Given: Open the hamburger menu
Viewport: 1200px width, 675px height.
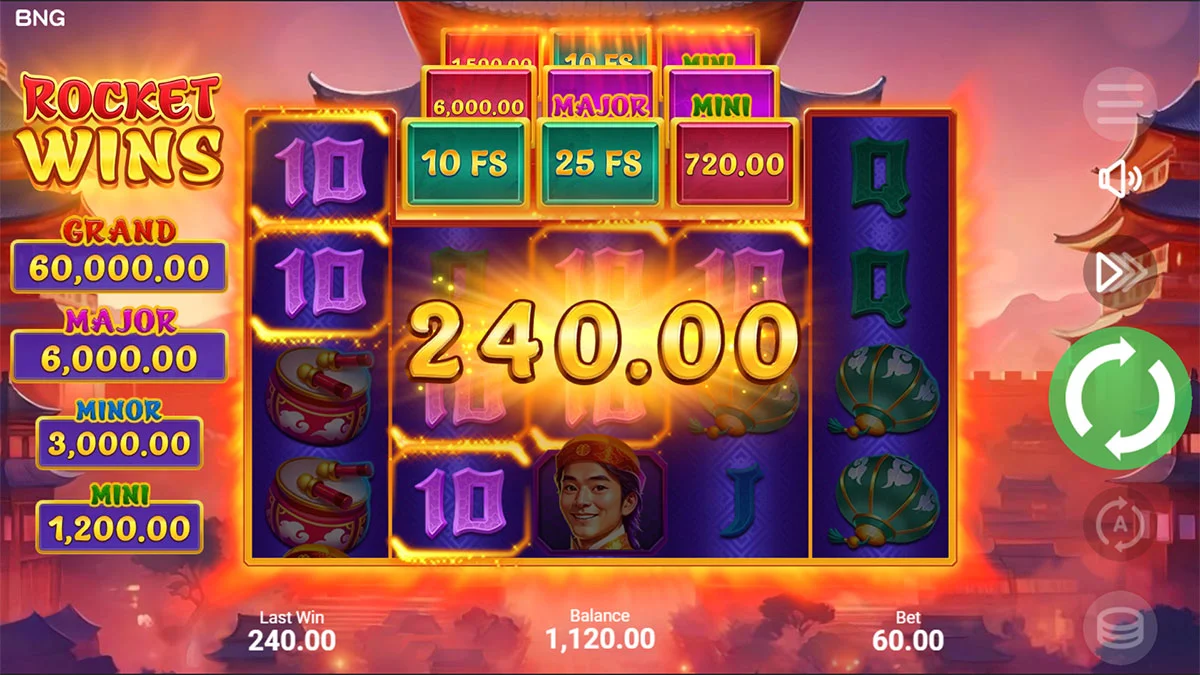Looking at the screenshot, I should (1120, 105).
